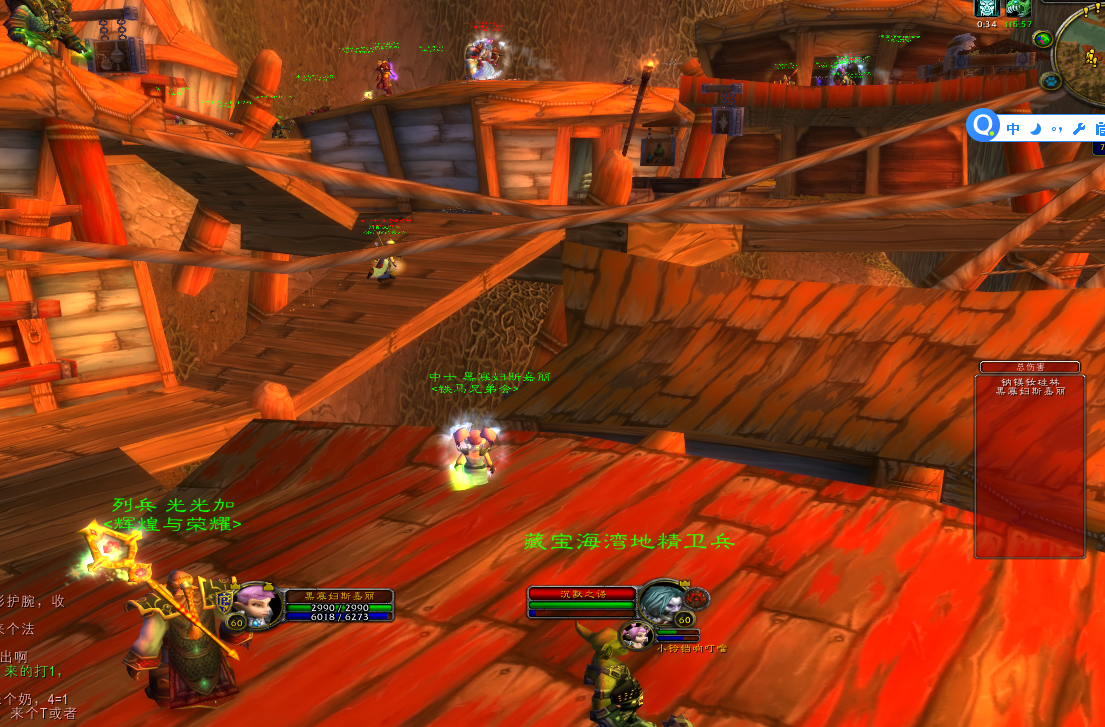Select the target portrait of 沉默之语
The image size is (1105, 727).
point(662,602)
